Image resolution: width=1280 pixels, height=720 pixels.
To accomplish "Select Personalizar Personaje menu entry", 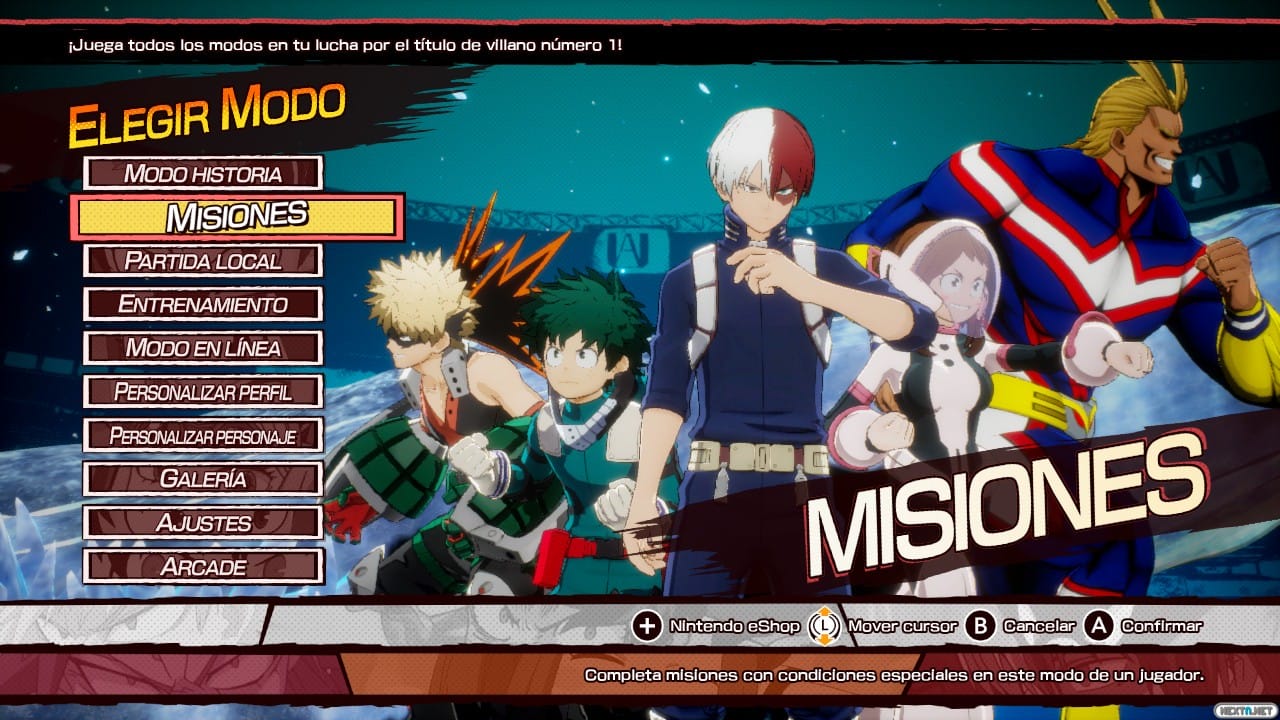I will tap(203, 435).
